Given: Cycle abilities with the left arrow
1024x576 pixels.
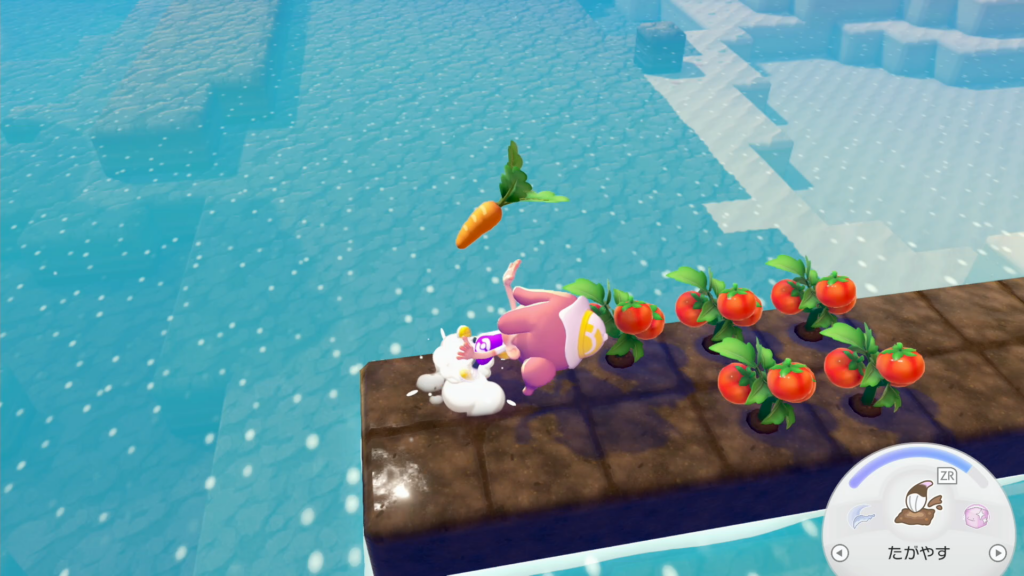Looking at the screenshot, I should 840,552.
